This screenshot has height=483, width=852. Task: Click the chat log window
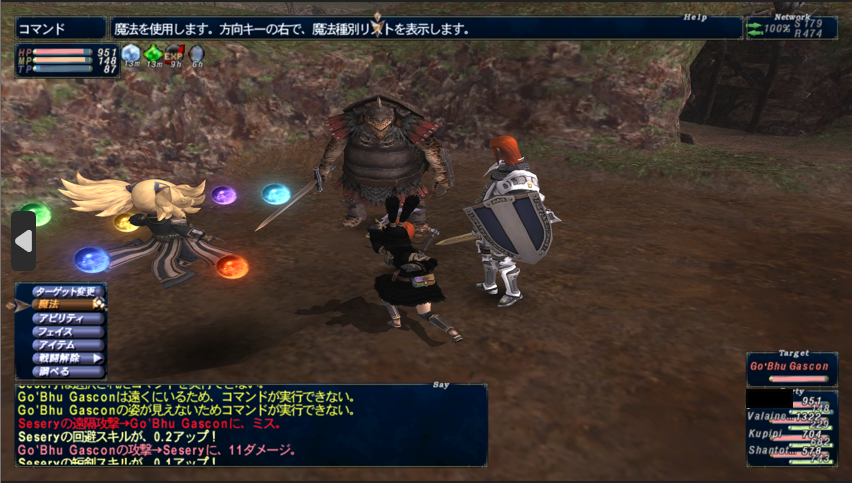(250, 424)
